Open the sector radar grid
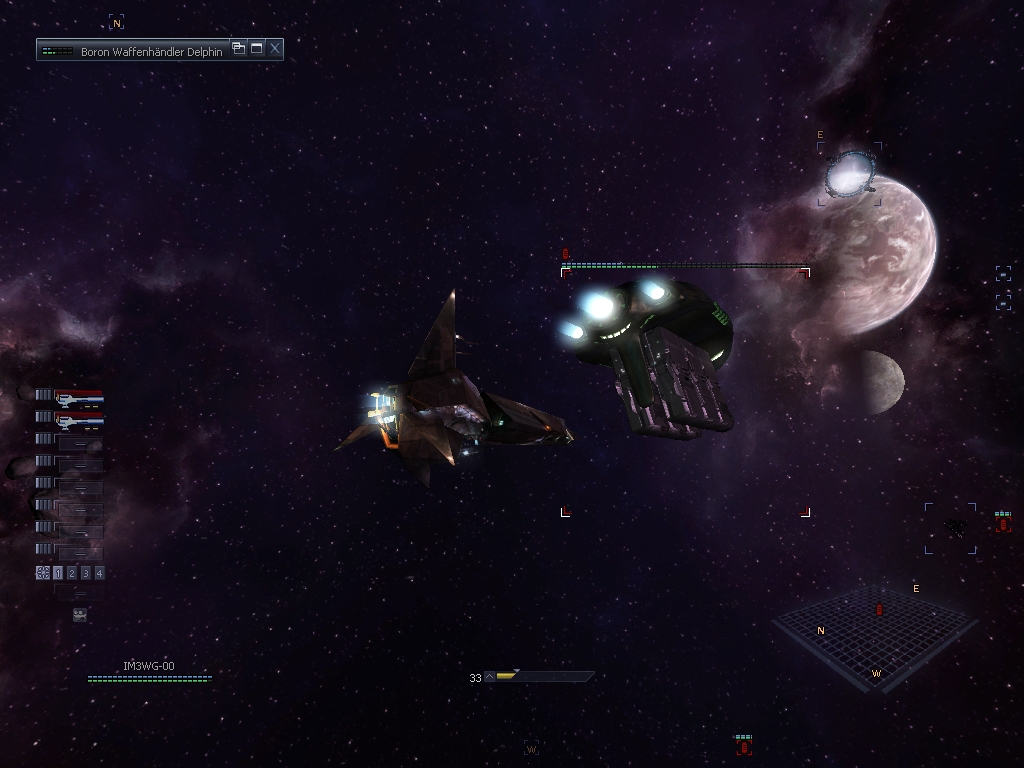 point(873,636)
